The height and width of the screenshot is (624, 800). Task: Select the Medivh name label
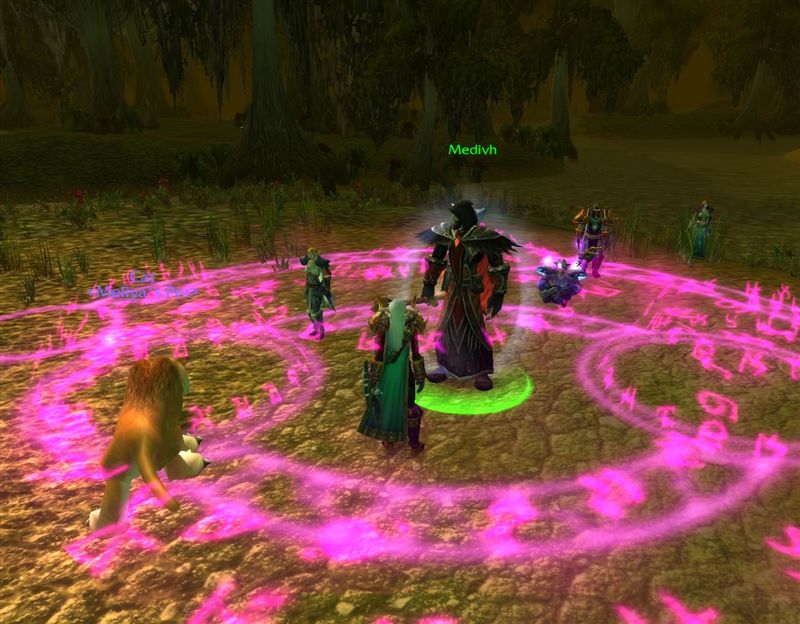pyautogui.click(x=472, y=150)
